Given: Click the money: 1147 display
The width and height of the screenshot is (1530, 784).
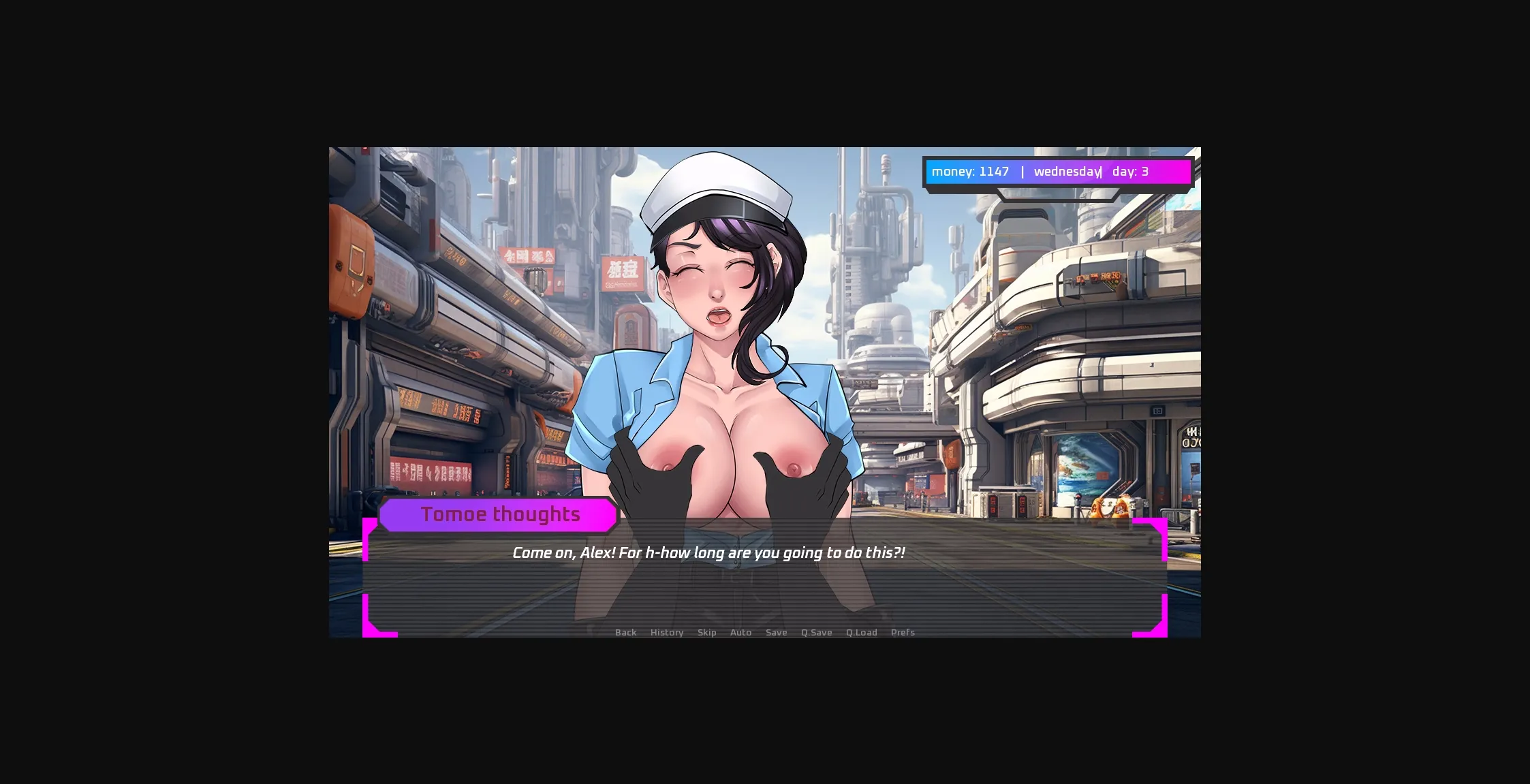Looking at the screenshot, I should point(971,172).
